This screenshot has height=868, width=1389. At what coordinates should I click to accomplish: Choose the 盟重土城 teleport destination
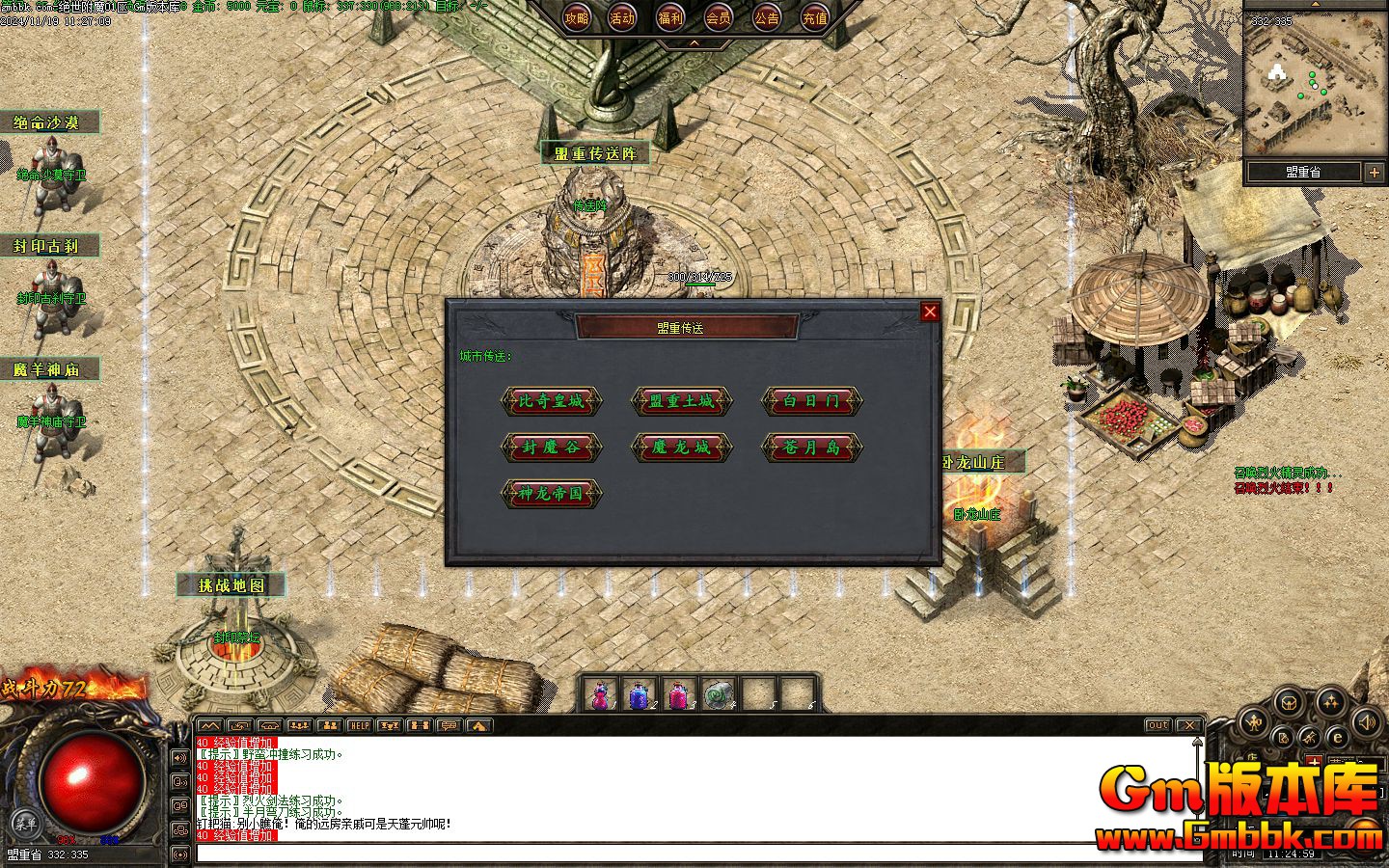(681, 401)
